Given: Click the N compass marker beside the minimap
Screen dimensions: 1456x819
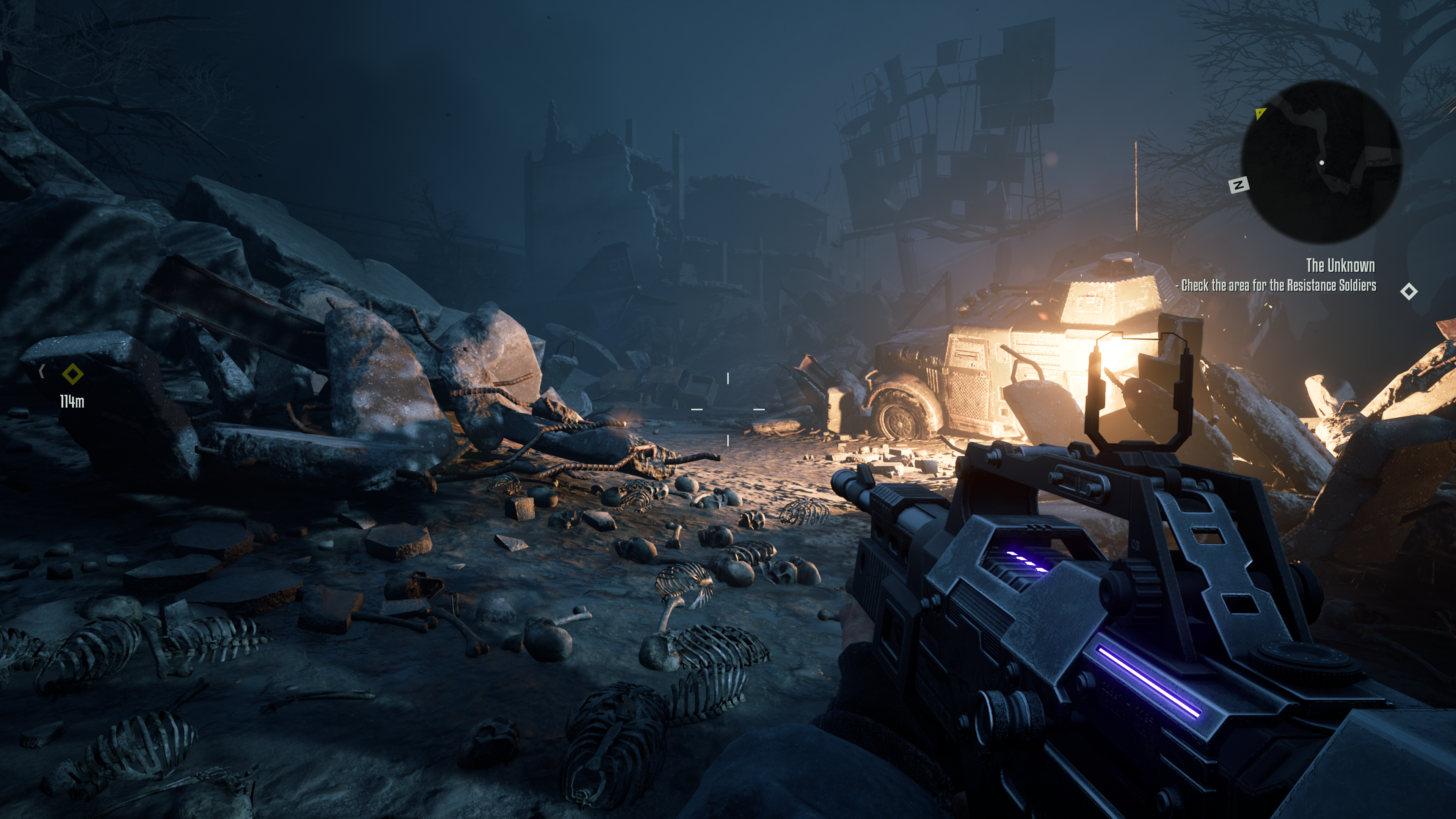Looking at the screenshot, I should tap(1238, 185).
